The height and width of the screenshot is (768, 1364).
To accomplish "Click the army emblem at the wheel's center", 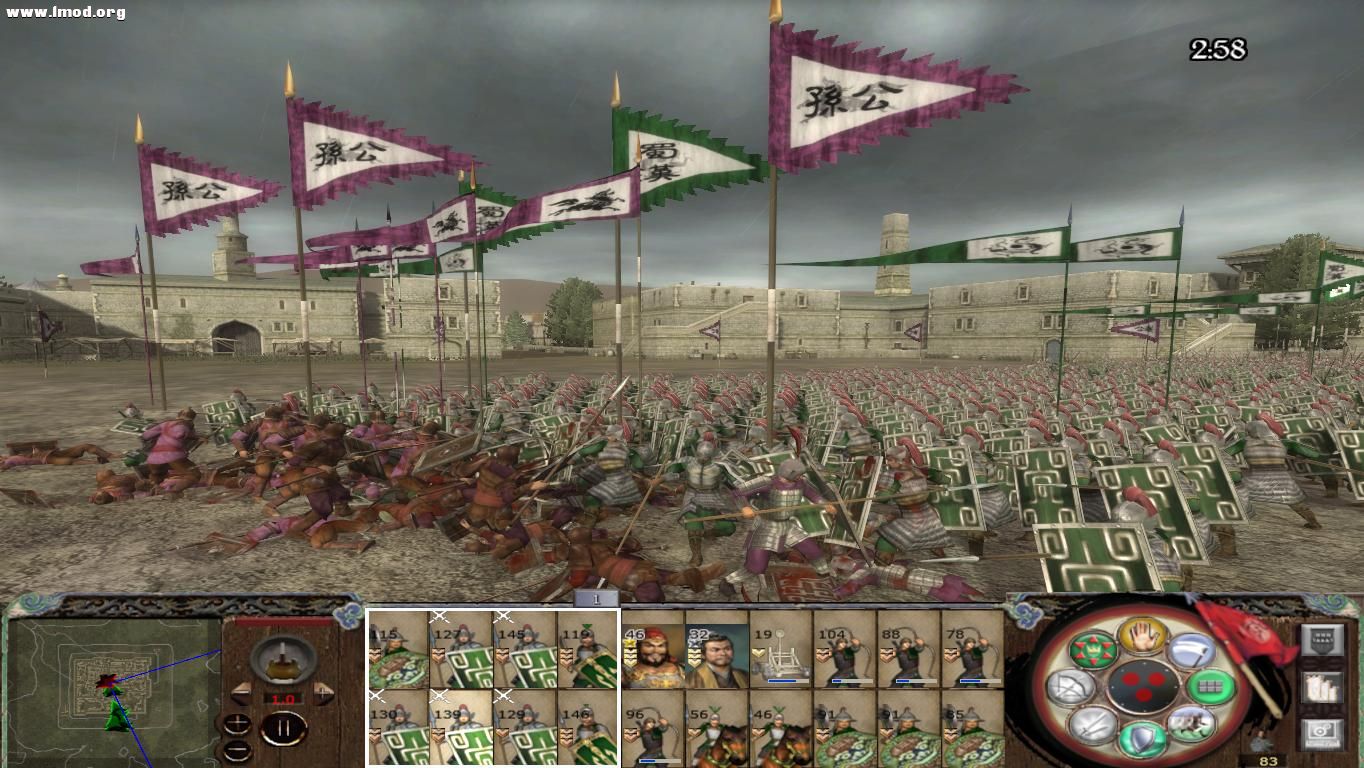I will coord(1143,688).
